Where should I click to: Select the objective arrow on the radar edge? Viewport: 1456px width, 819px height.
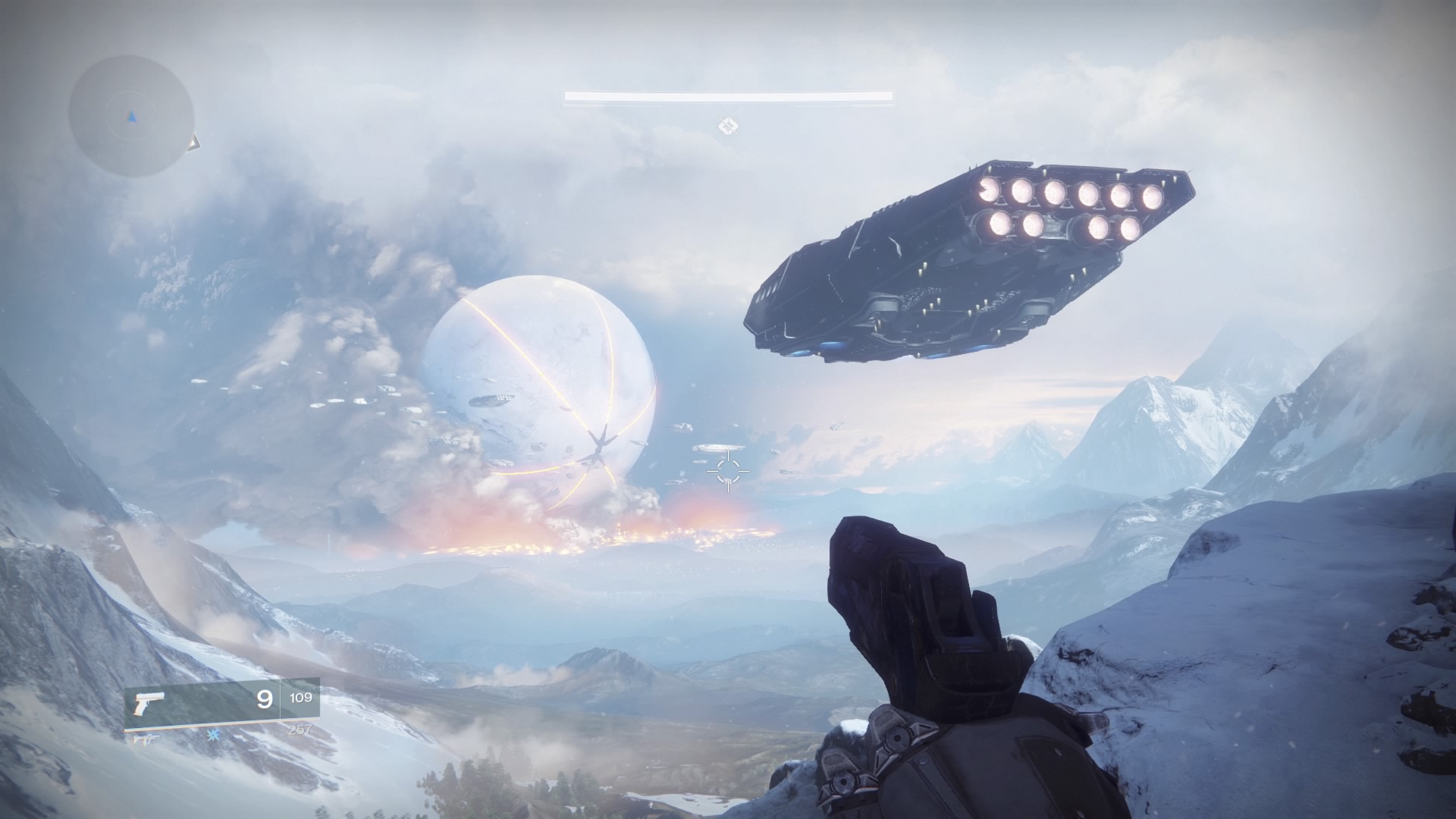pos(194,141)
